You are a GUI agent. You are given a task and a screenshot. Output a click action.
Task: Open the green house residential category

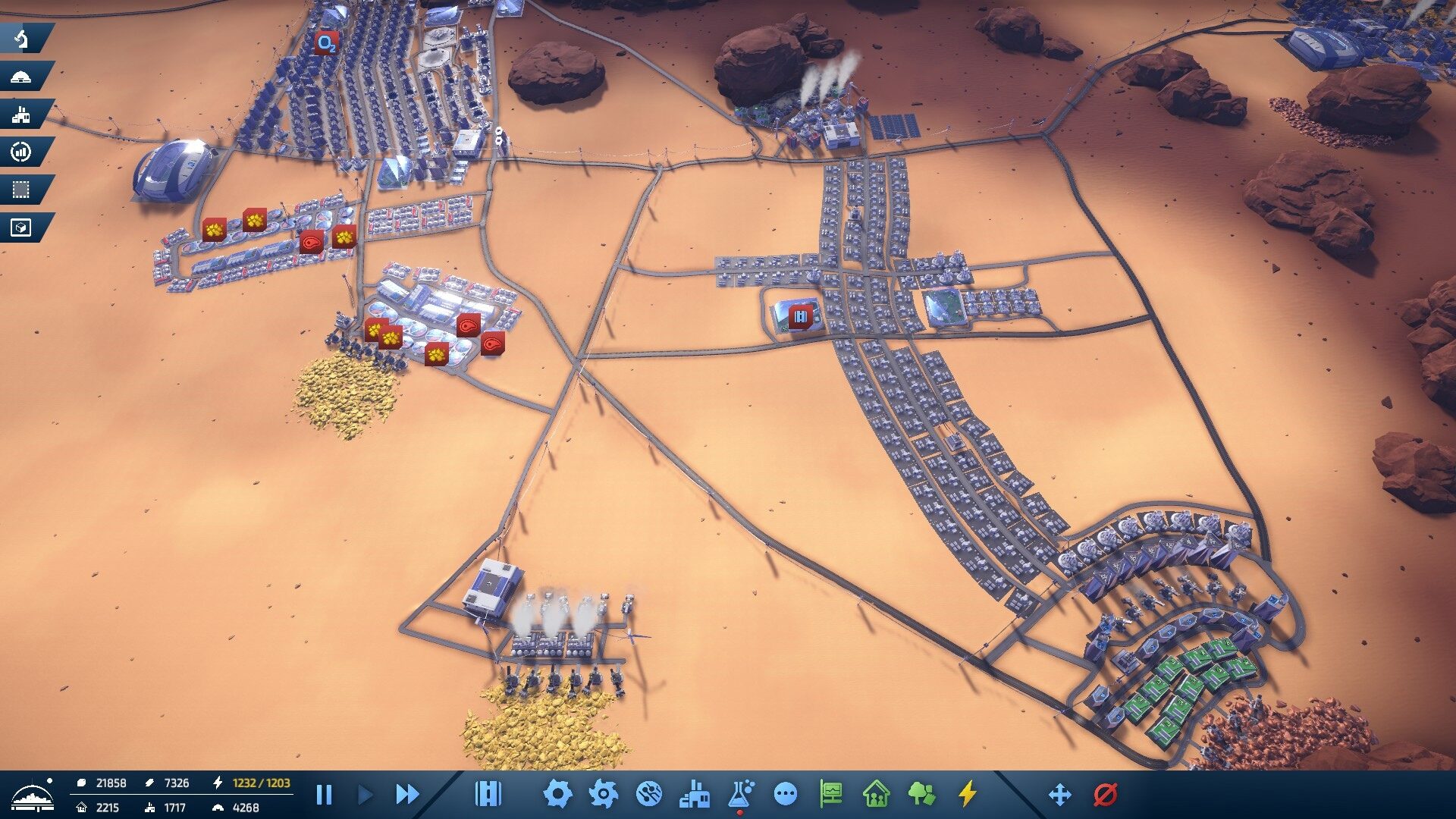coord(877,794)
